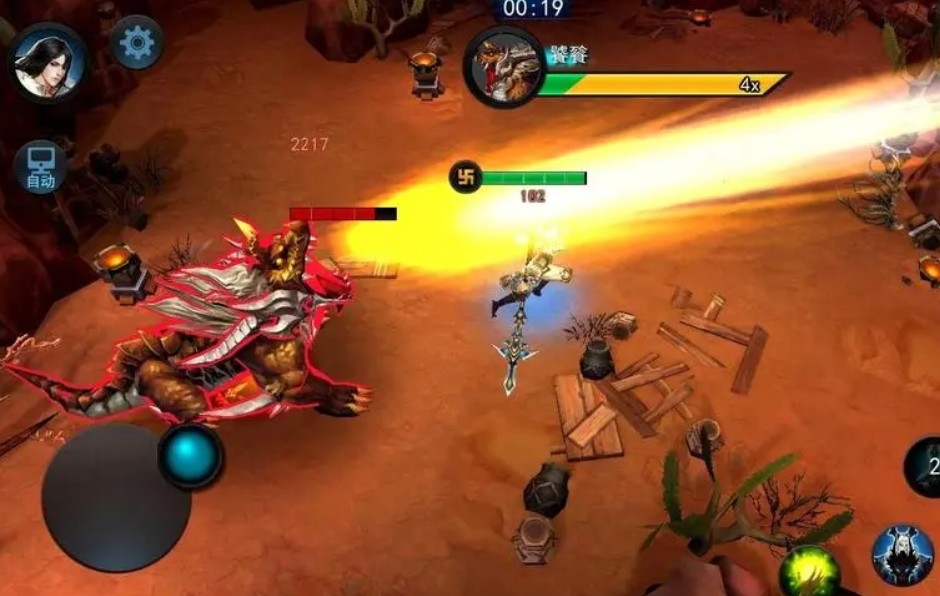Image resolution: width=940 pixels, height=596 pixels.
Task: Open the settings gear icon
Action: pos(137,42)
